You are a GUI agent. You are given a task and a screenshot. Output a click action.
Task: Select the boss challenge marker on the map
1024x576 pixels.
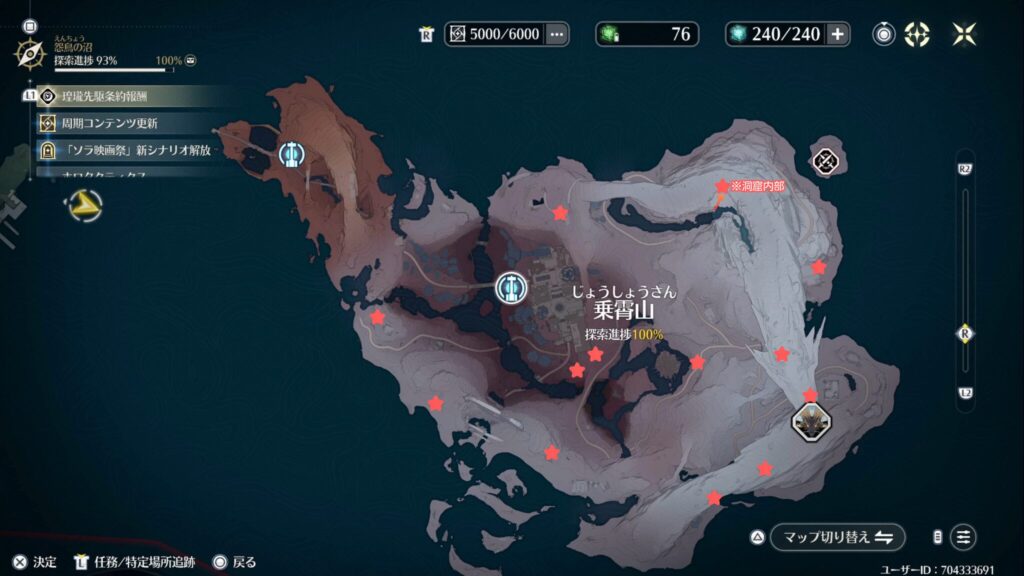810,421
